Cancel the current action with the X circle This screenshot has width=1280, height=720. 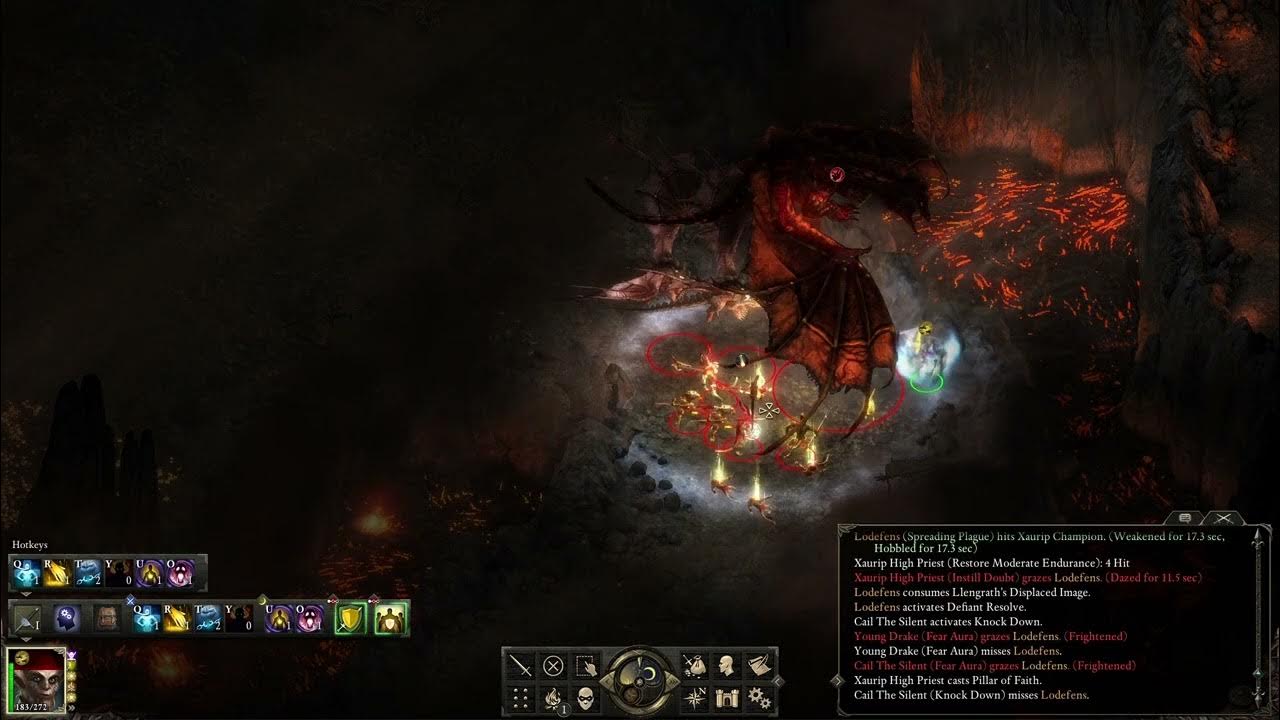point(553,665)
